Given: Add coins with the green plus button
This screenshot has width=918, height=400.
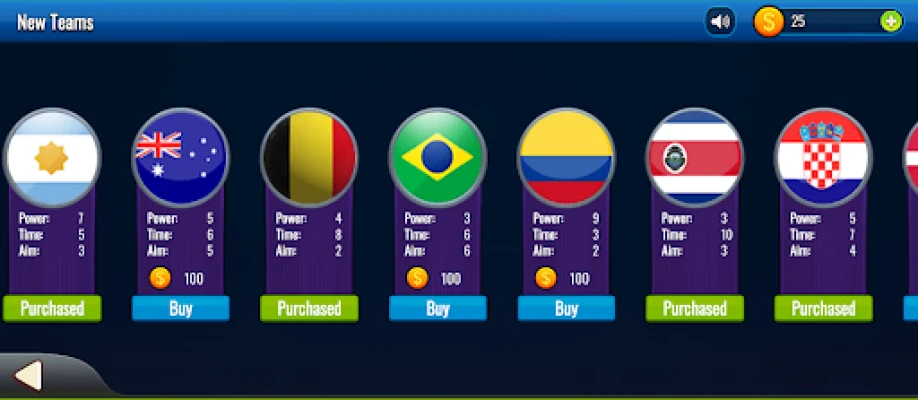Looking at the screenshot, I should click(890, 21).
